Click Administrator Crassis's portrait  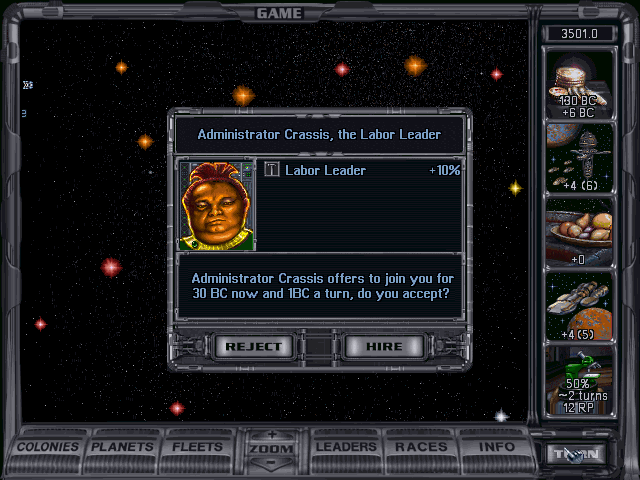[x=216, y=204]
